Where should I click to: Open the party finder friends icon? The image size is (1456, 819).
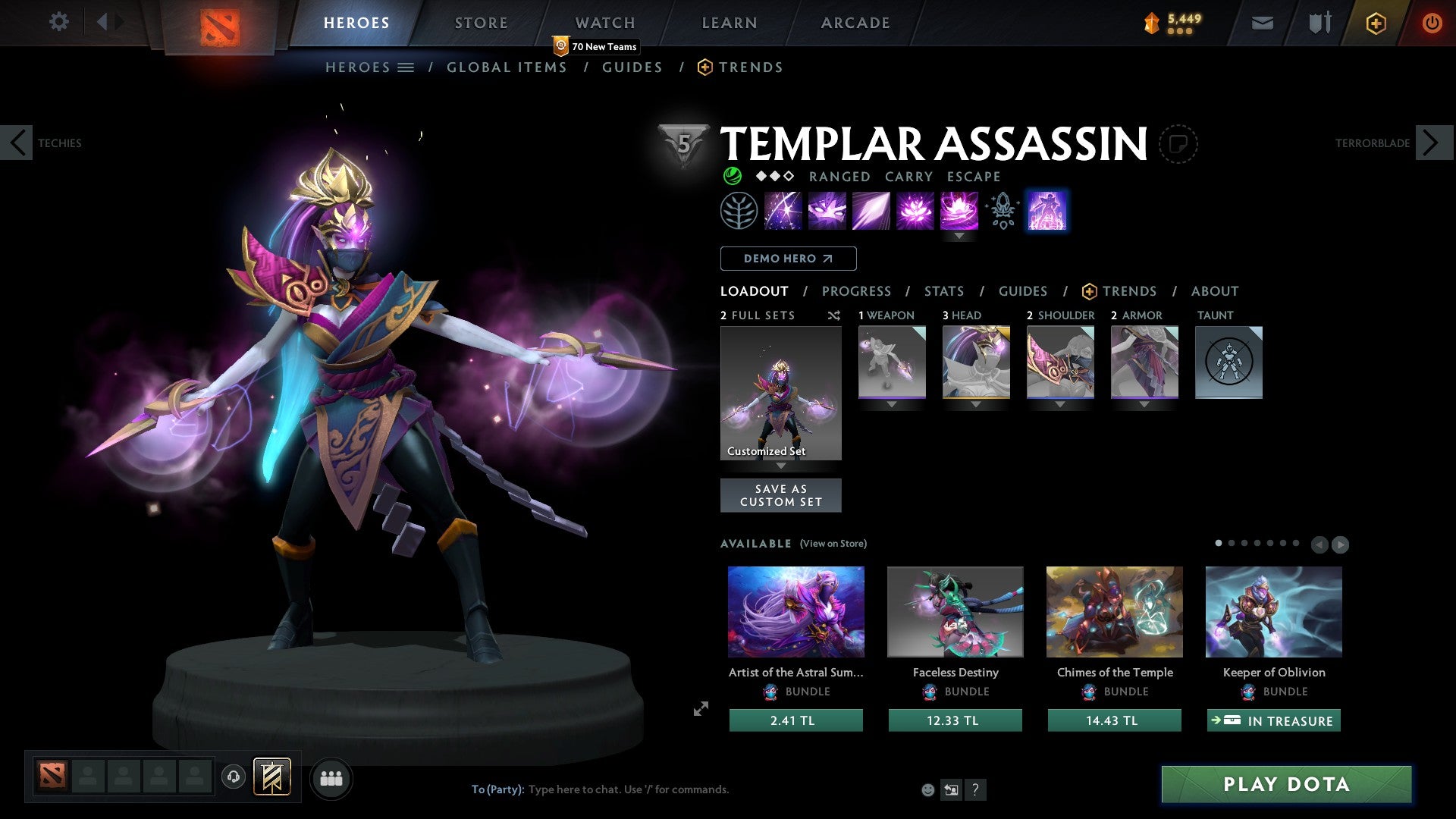(331, 778)
